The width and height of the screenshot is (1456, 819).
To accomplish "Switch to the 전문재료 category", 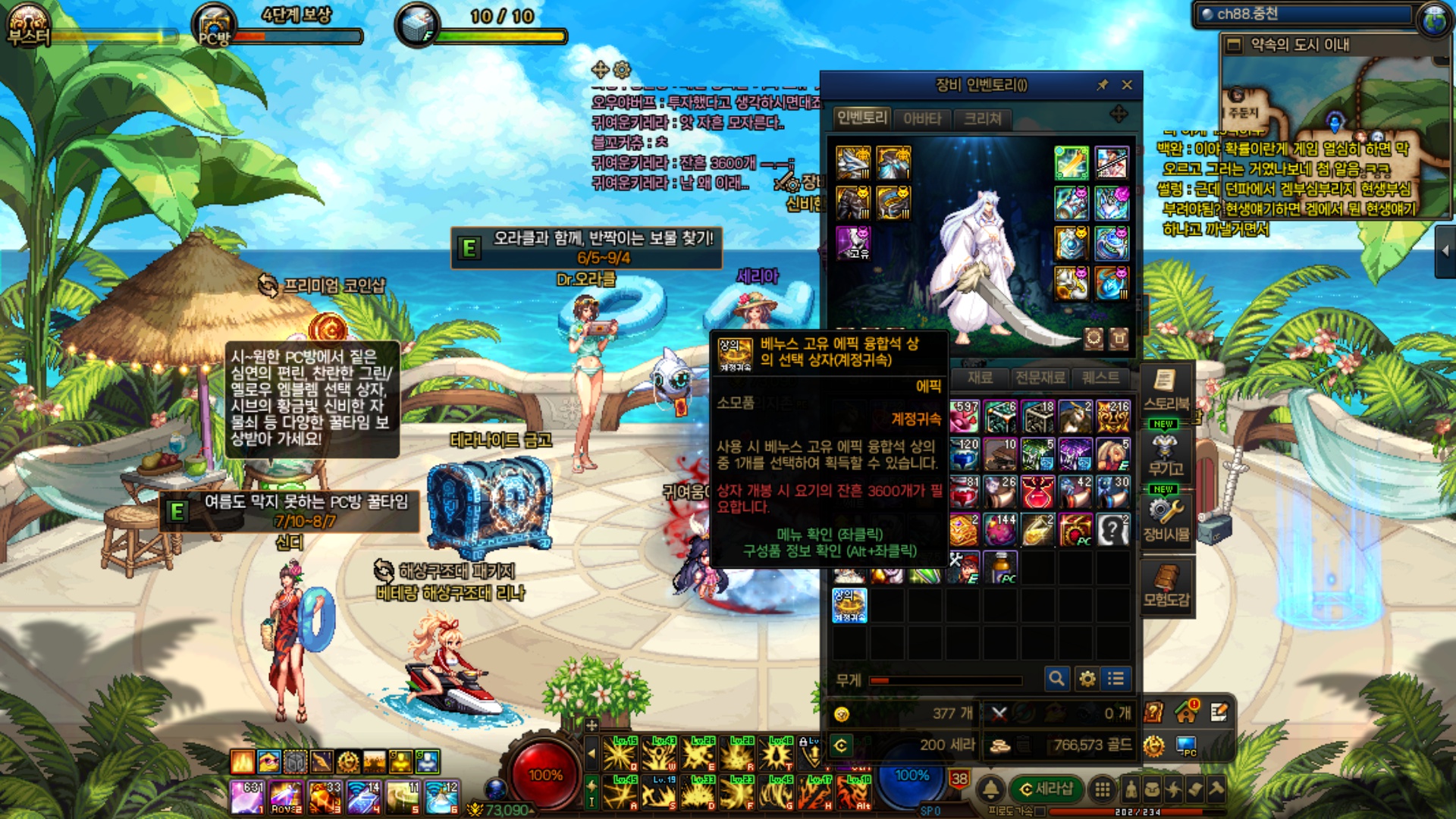I will click(1040, 378).
